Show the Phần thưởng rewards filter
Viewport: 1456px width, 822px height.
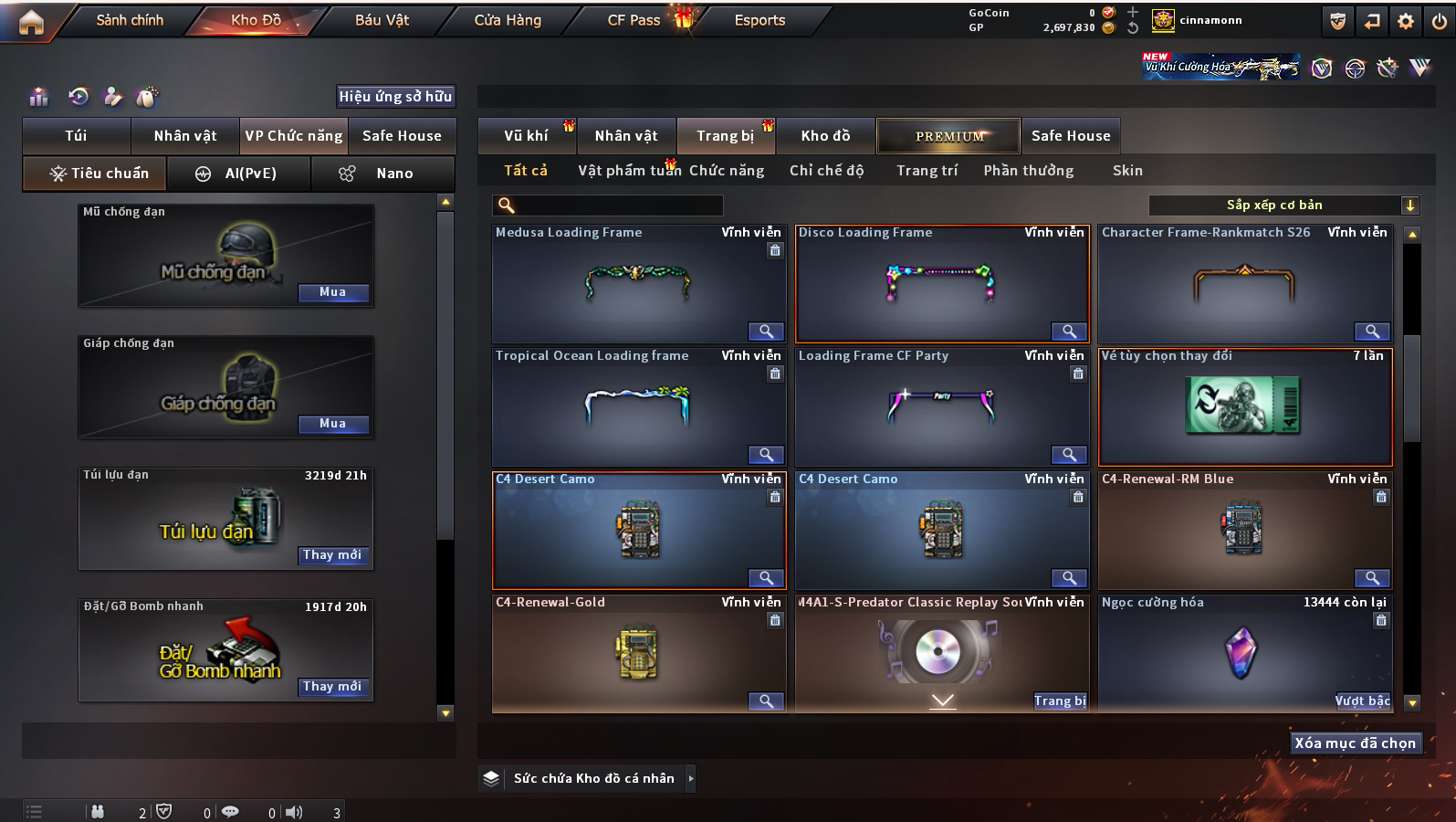[x=1029, y=171]
